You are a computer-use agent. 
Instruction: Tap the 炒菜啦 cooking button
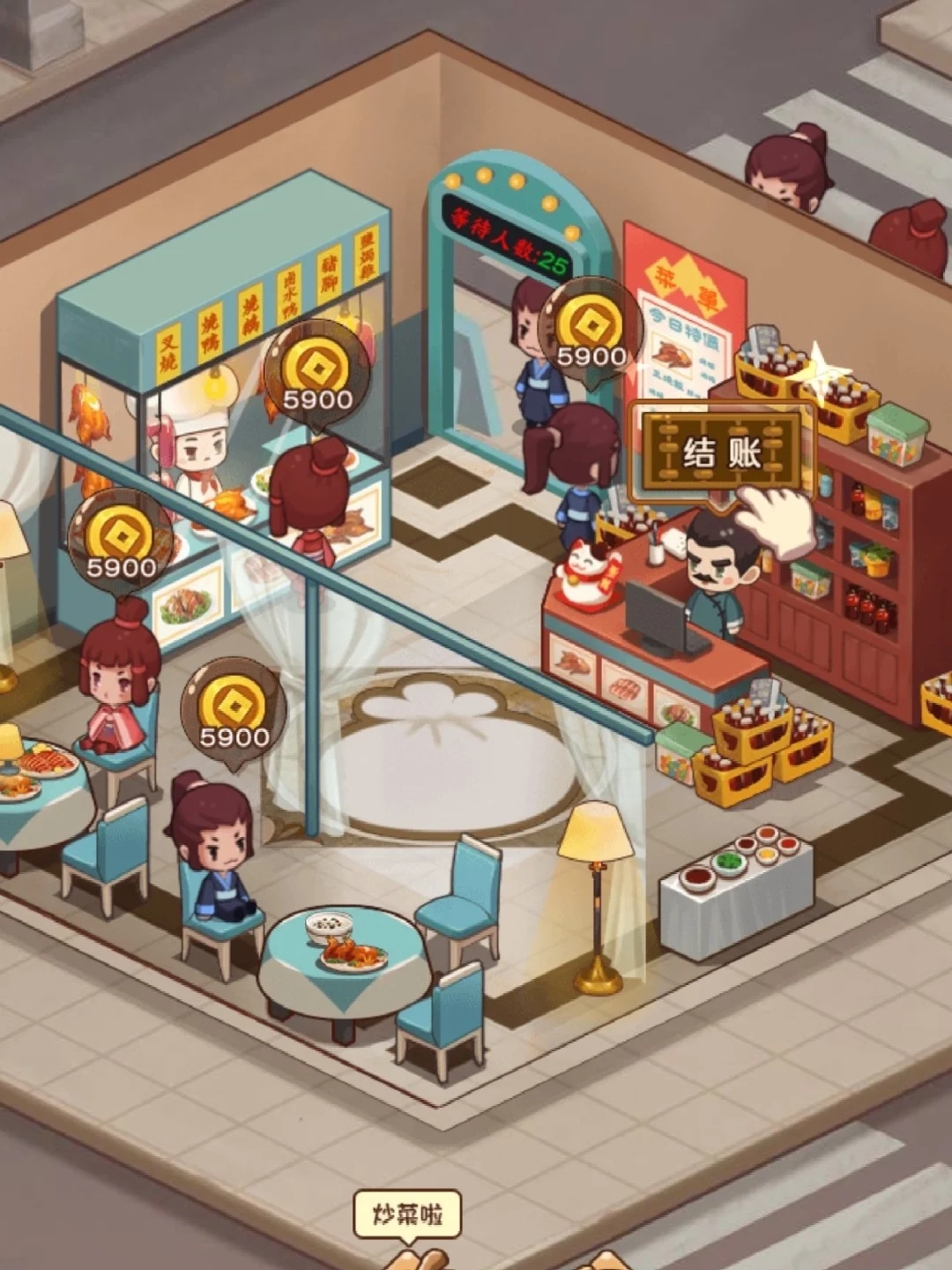pyautogui.click(x=407, y=1215)
